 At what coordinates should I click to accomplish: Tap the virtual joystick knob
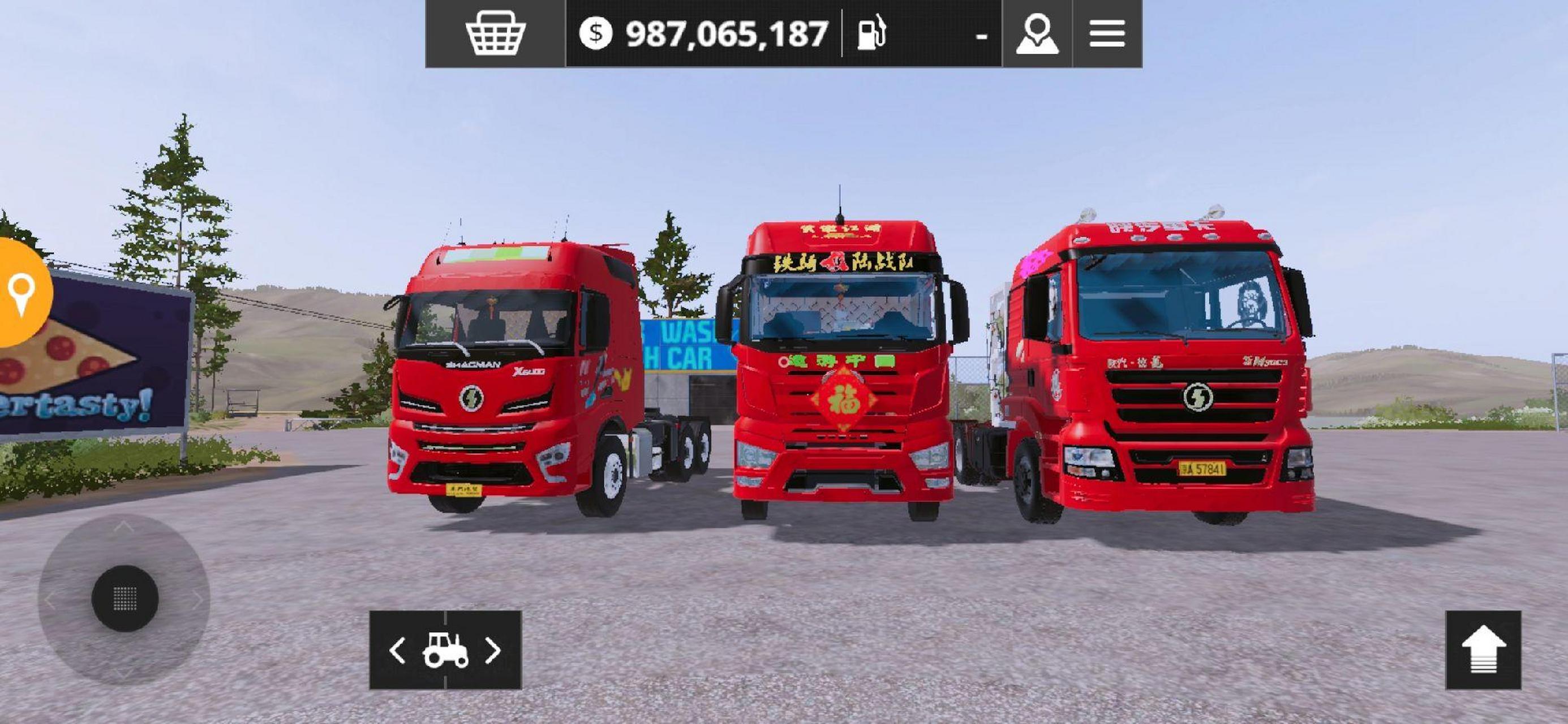126,598
